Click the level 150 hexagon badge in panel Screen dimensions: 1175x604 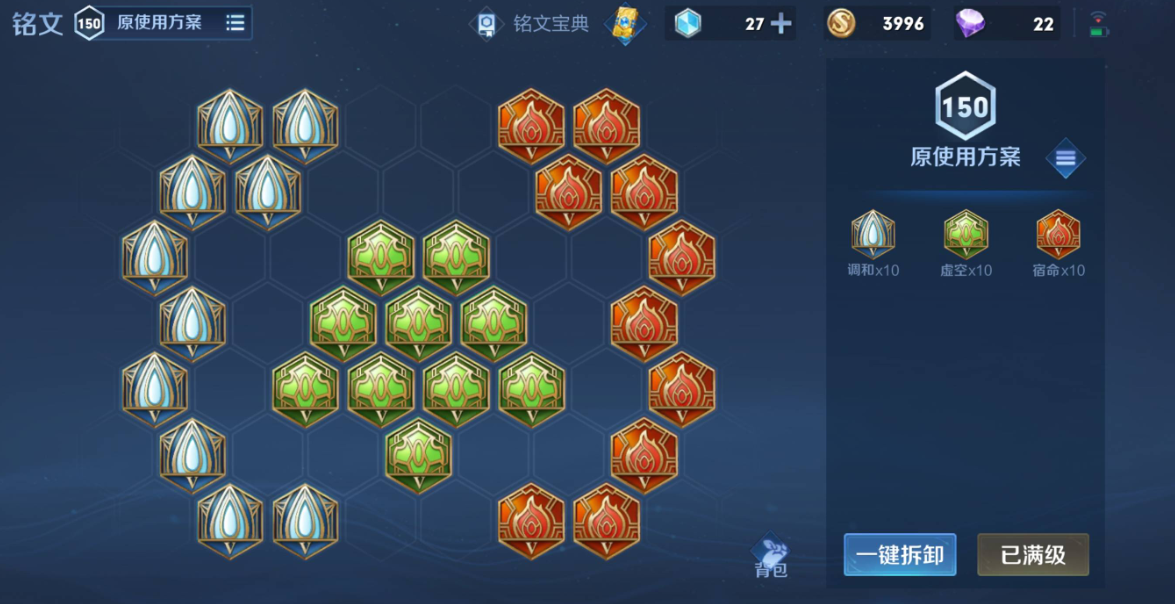(965, 106)
